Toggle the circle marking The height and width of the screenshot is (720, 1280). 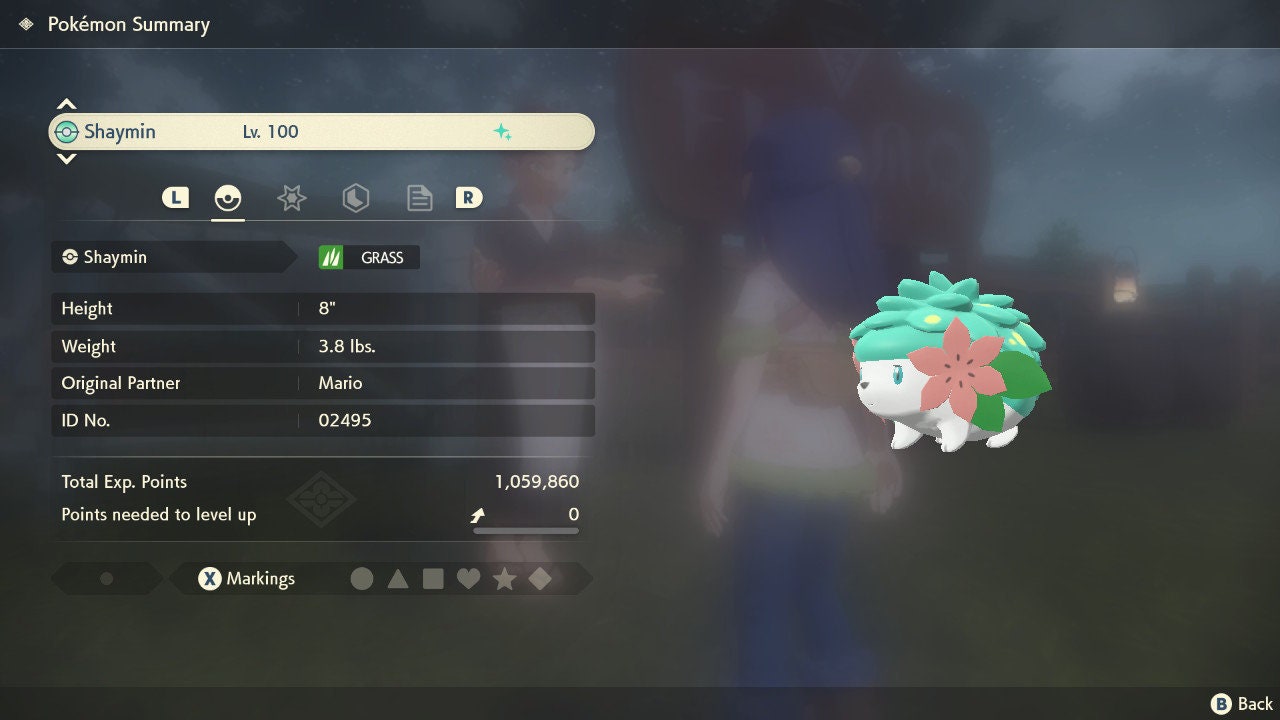click(362, 579)
